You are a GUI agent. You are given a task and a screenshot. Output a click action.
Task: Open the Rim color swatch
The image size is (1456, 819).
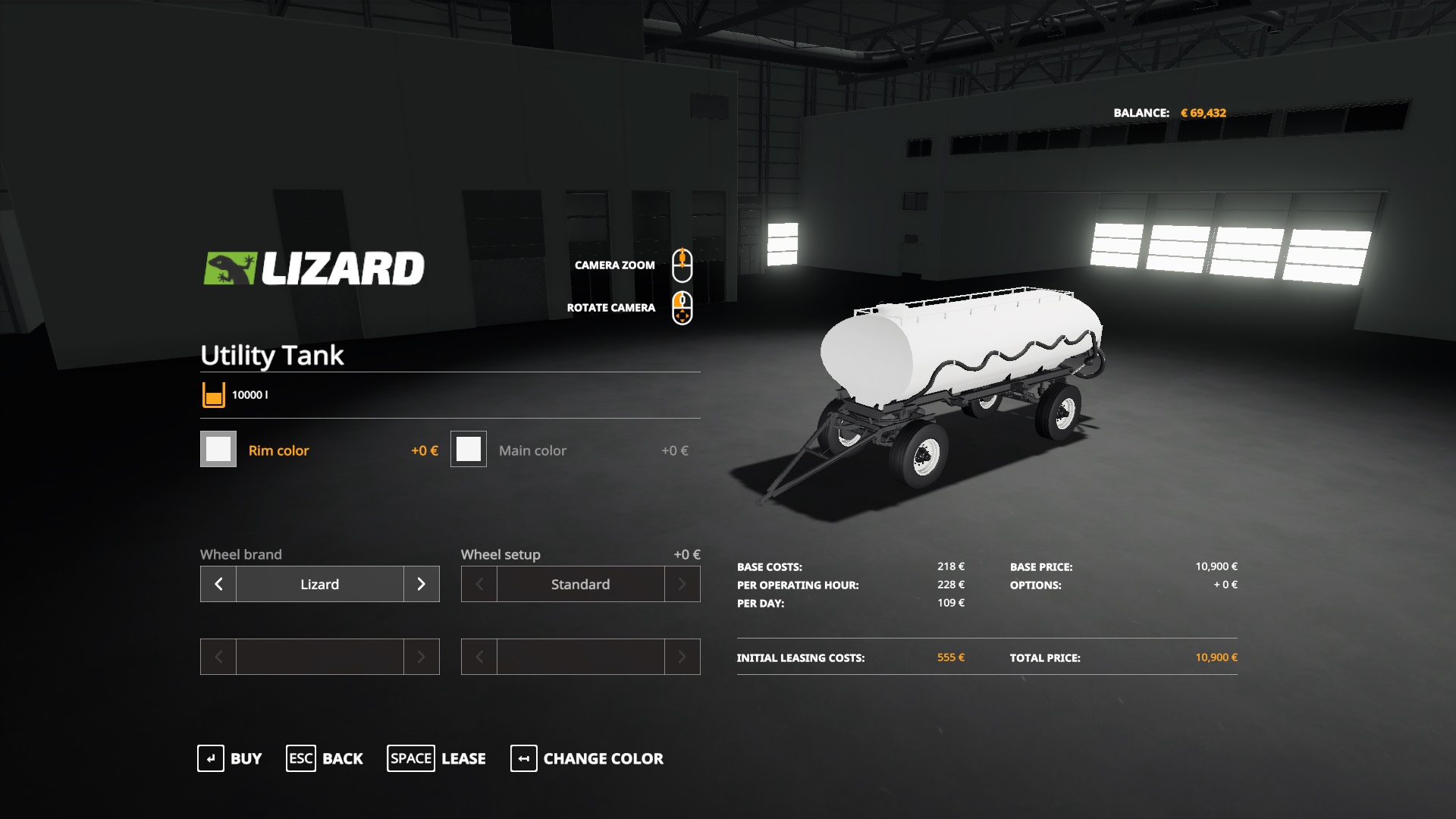coord(218,449)
